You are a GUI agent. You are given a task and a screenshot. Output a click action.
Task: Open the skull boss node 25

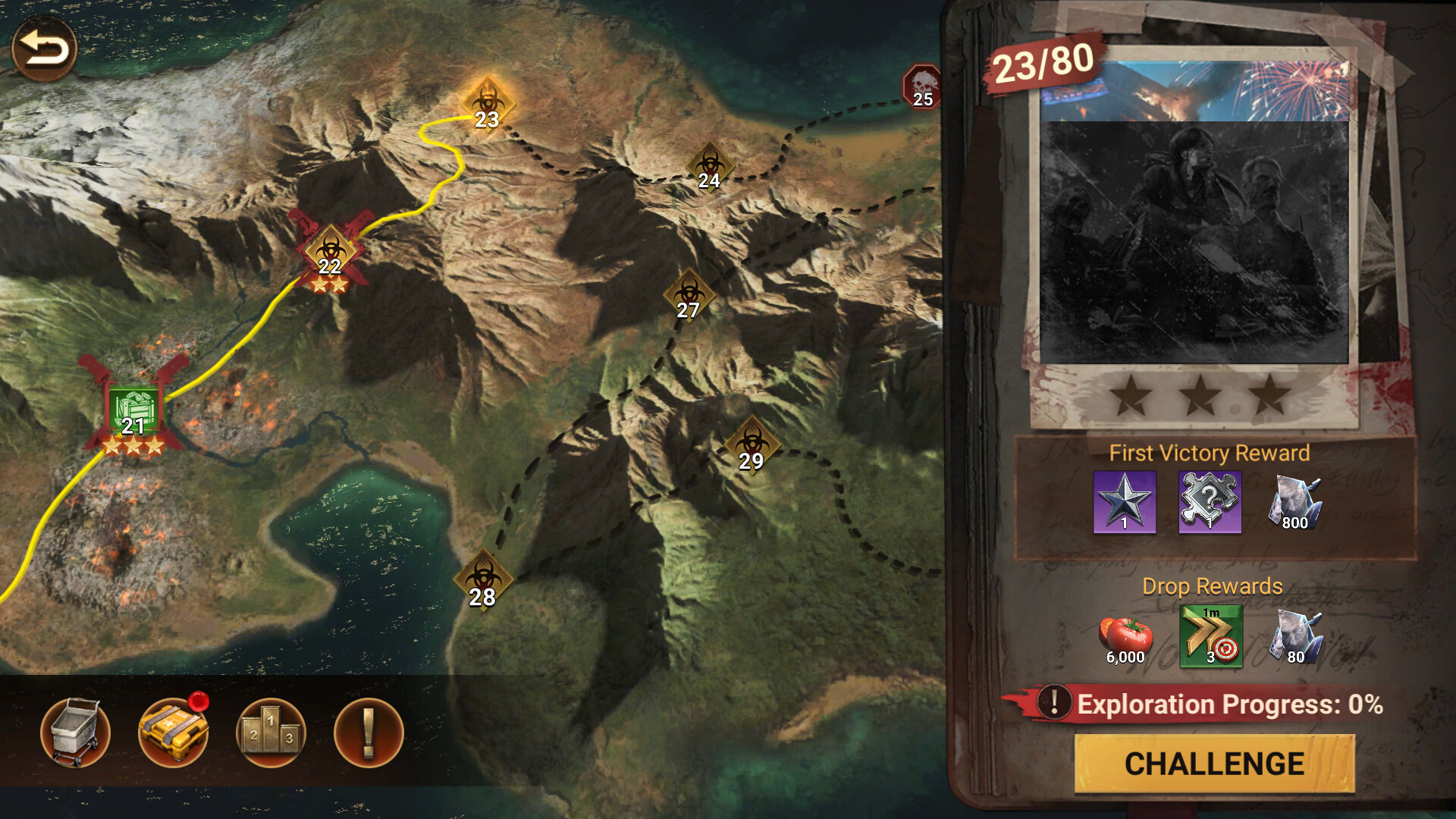921,86
